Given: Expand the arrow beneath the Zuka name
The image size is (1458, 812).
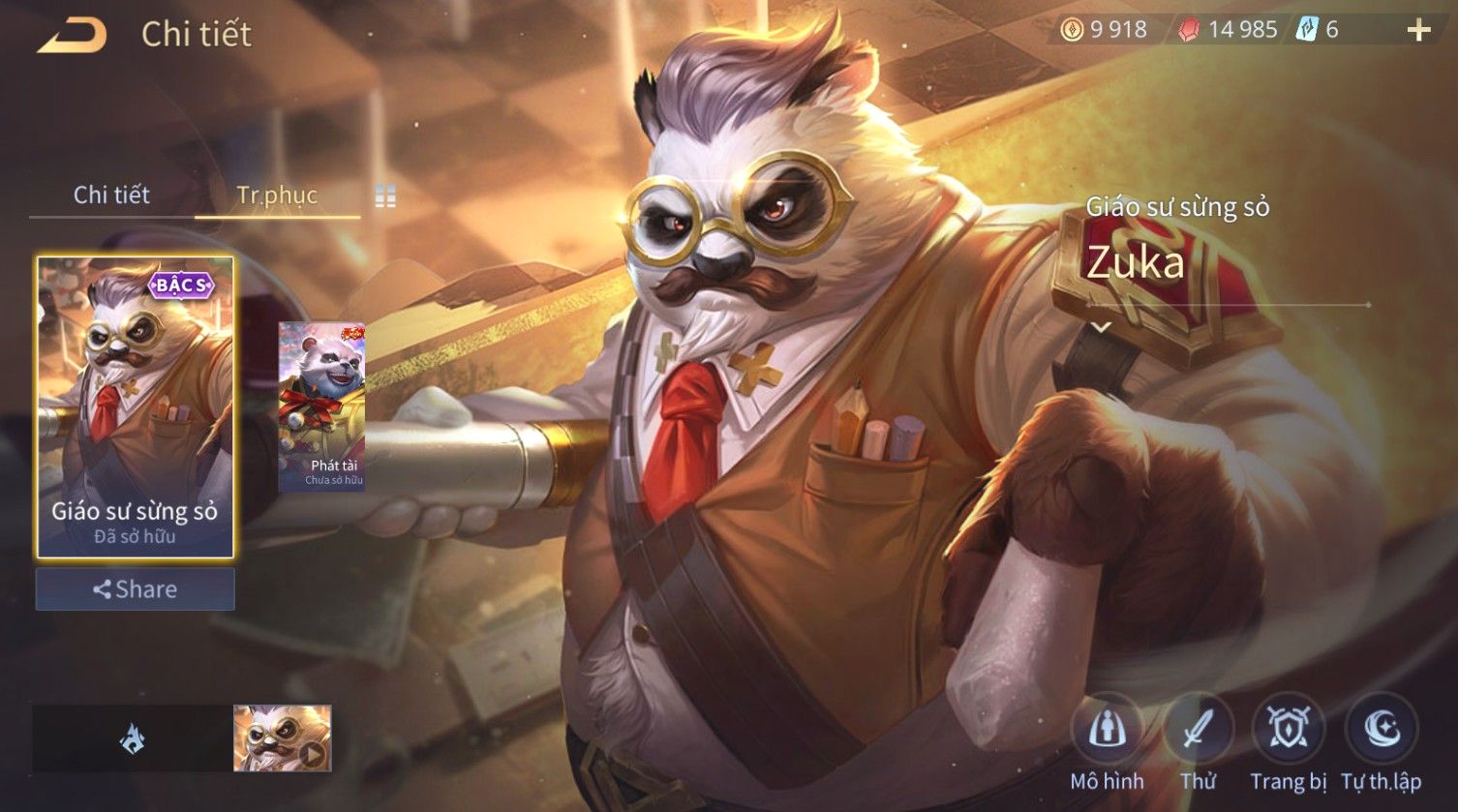Looking at the screenshot, I should tap(1101, 328).
